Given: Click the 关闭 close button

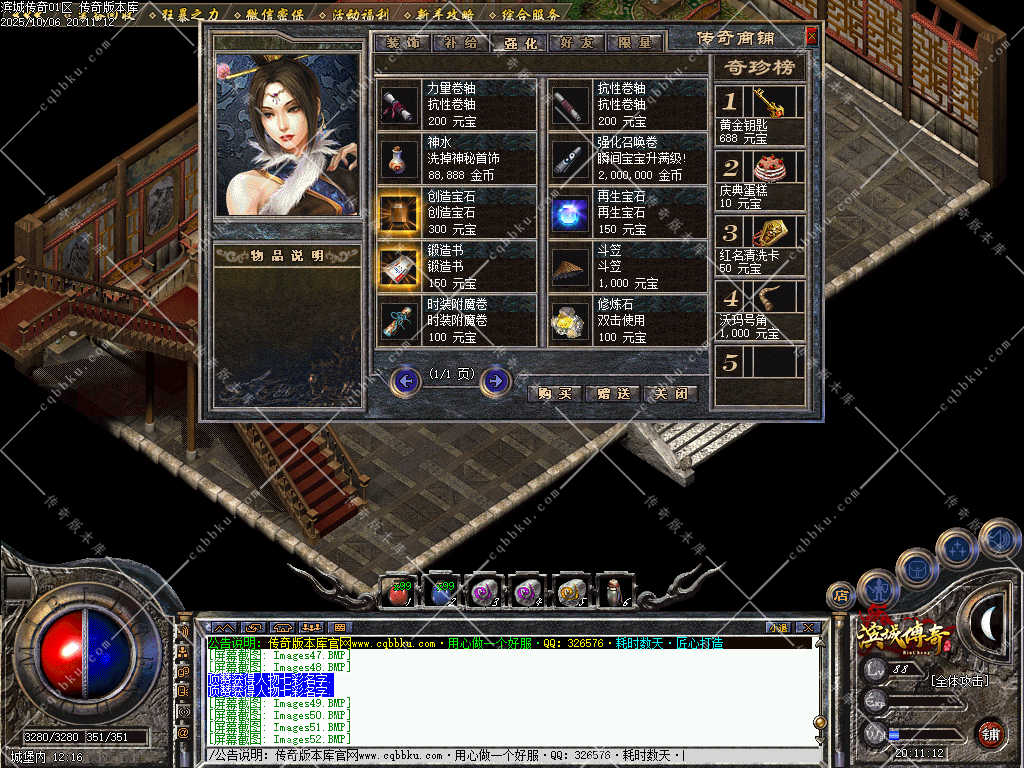Looking at the screenshot, I should (x=669, y=393).
